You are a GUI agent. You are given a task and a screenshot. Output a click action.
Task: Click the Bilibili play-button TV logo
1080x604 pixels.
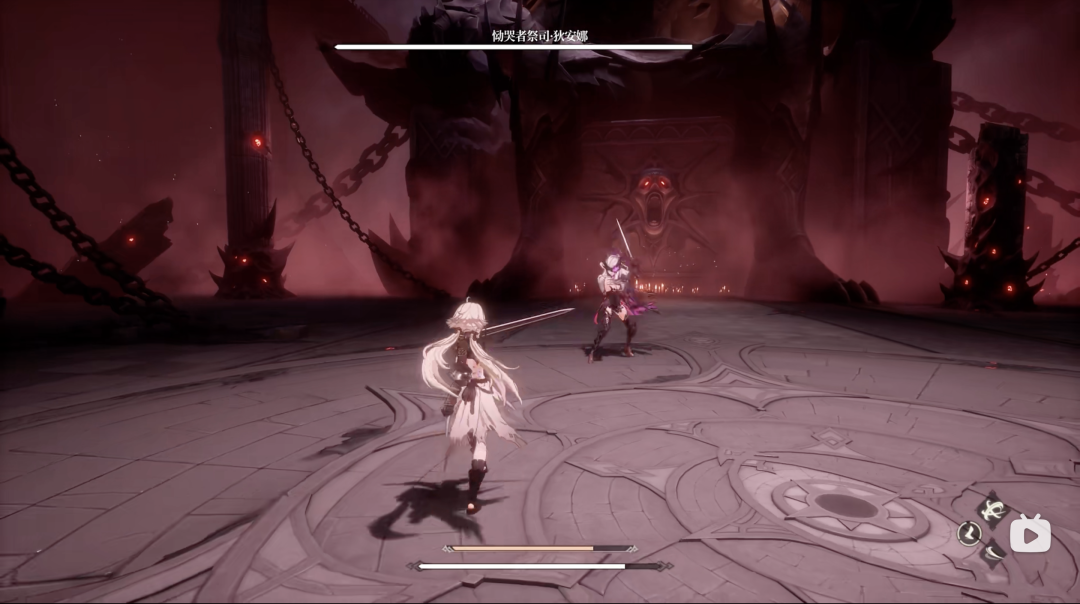1029,535
